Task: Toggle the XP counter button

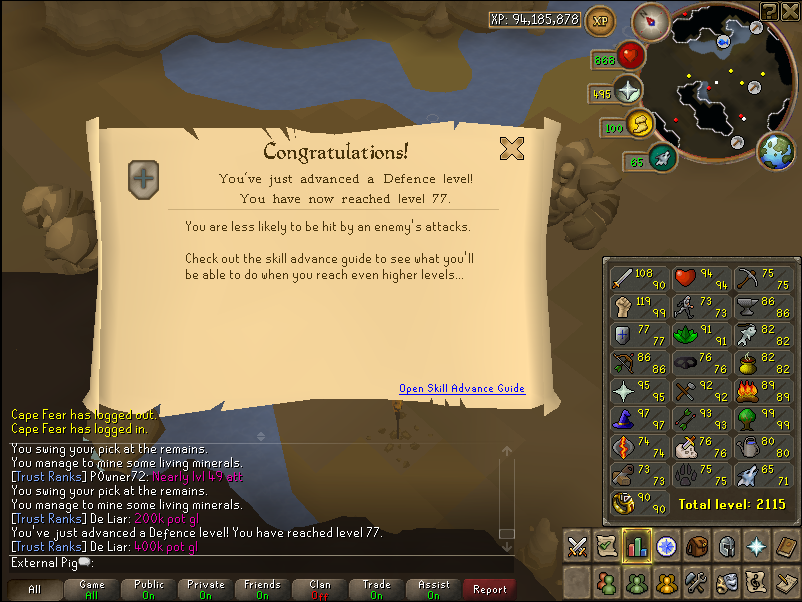Action: pyautogui.click(x=600, y=19)
